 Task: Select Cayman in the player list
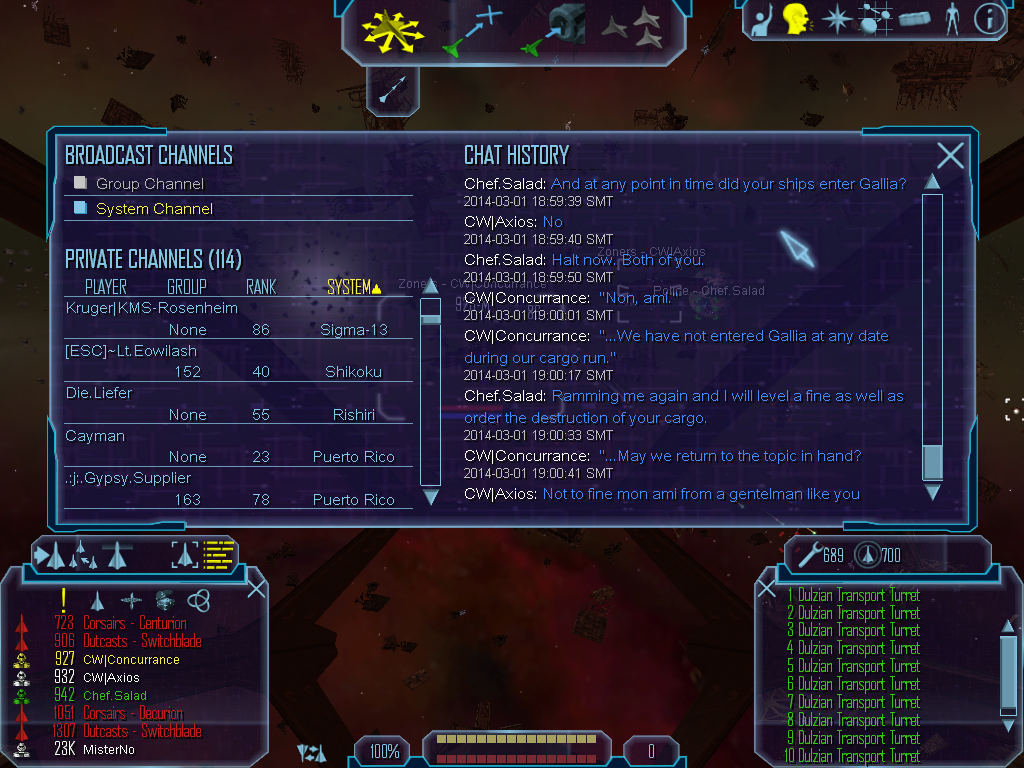tap(93, 436)
